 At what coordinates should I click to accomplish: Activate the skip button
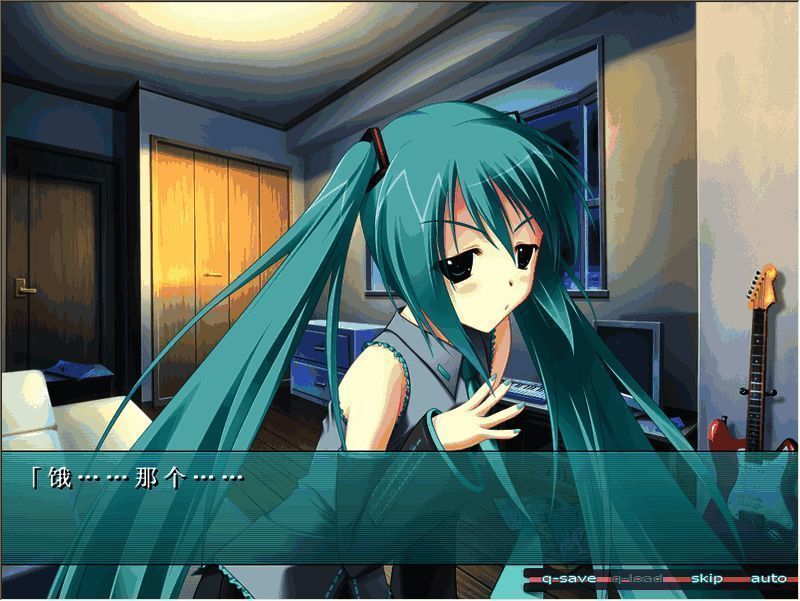pyautogui.click(x=707, y=579)
